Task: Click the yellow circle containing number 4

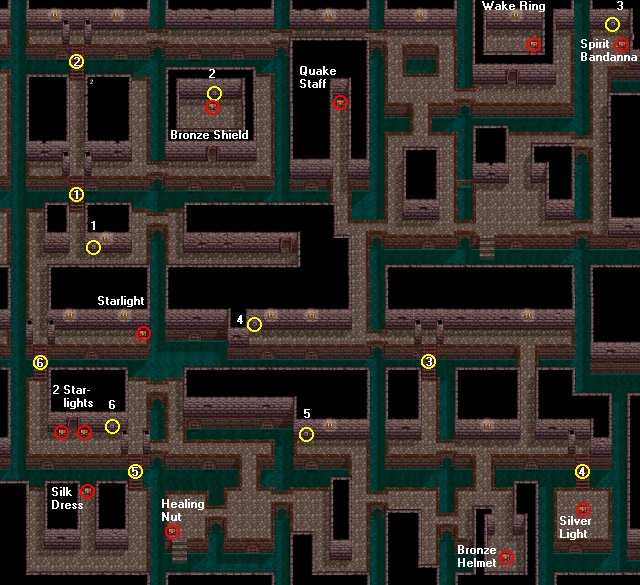Action: click(583, 472)
